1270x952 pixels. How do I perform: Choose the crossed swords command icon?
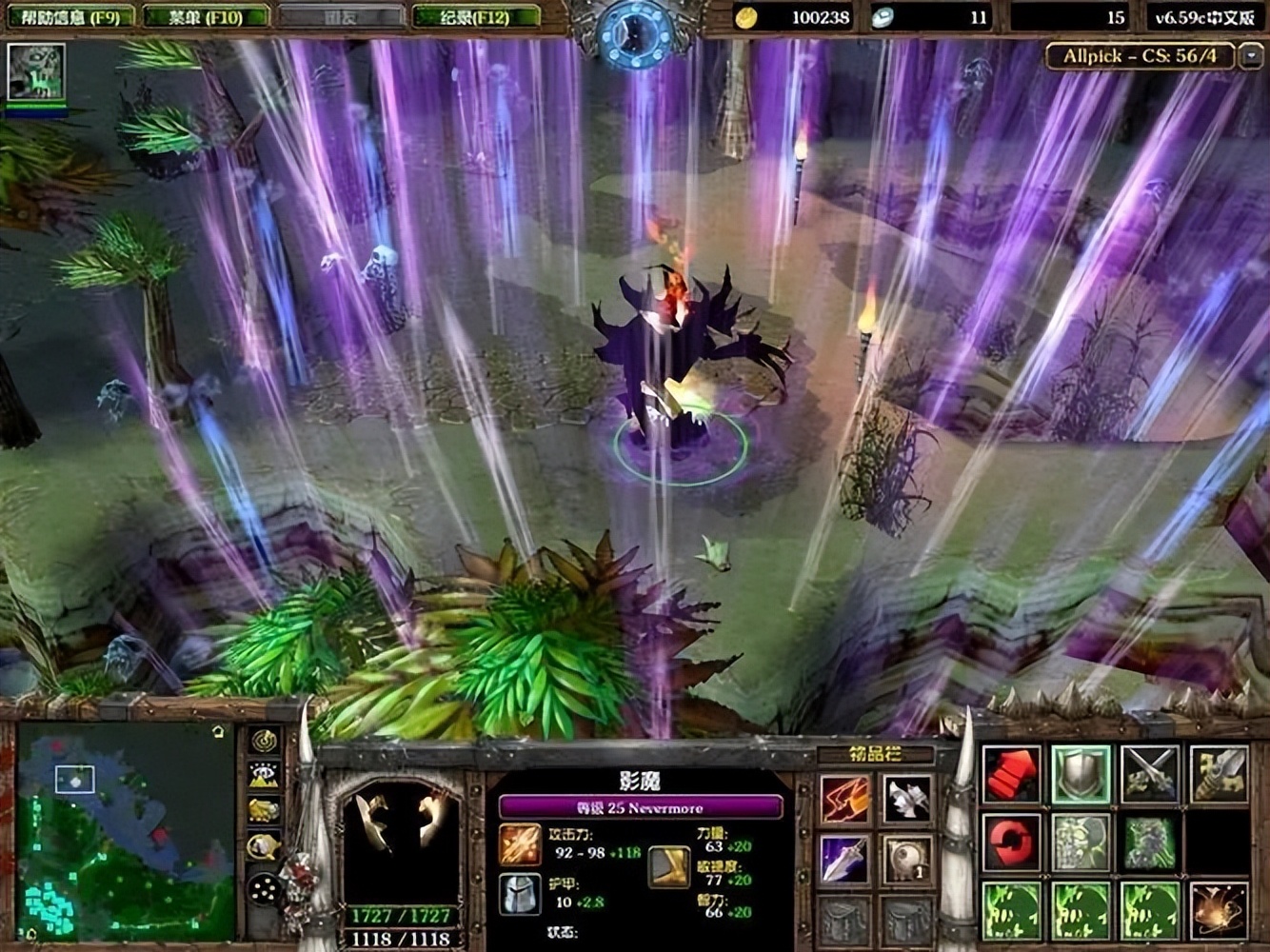tap(1150, 774)
